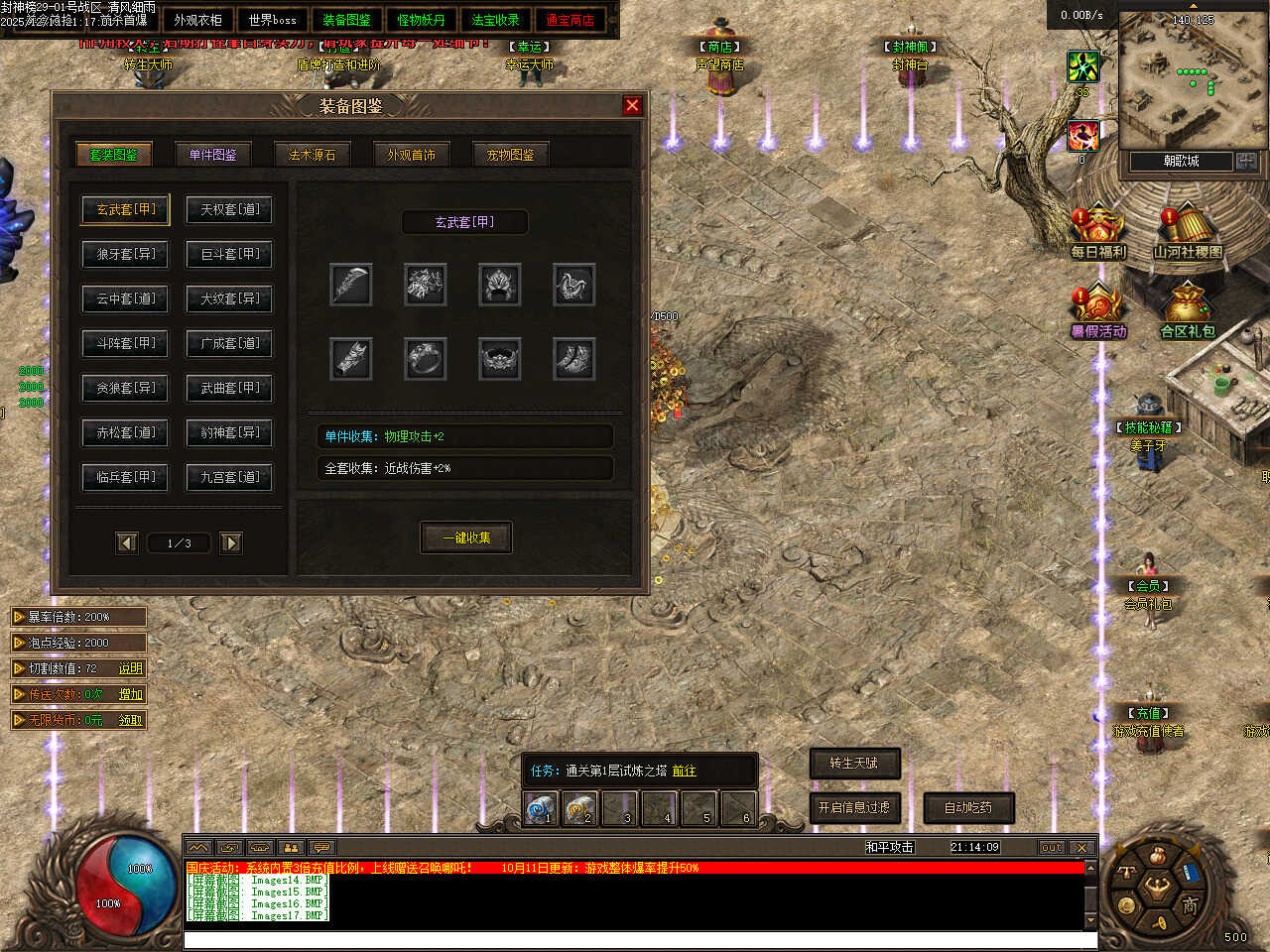Close the 装备图鉴 window
The height and width of the screenshot is (952, 1270).
click(x=632, y=105)
